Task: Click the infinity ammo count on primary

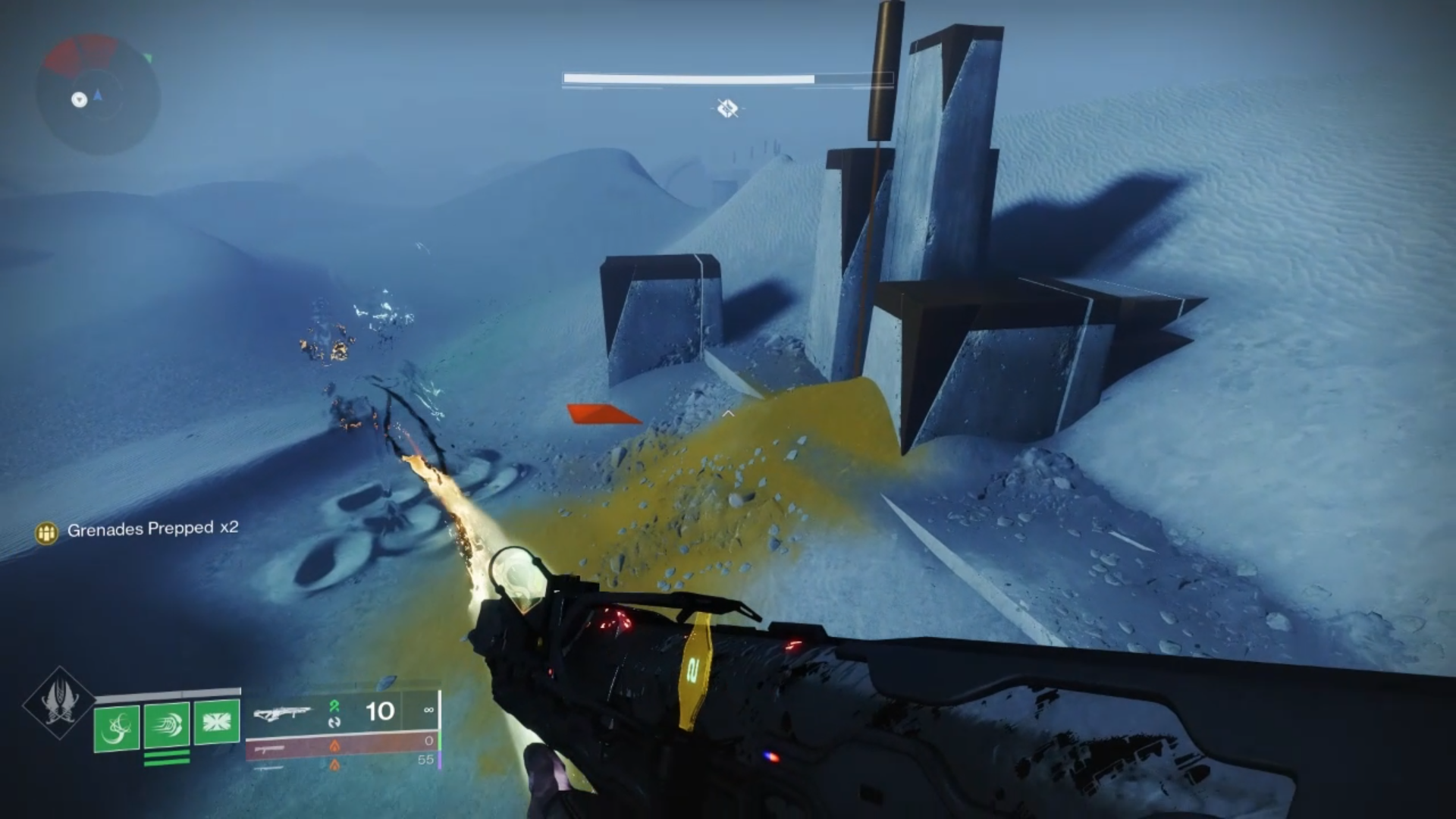Action: 430,710
